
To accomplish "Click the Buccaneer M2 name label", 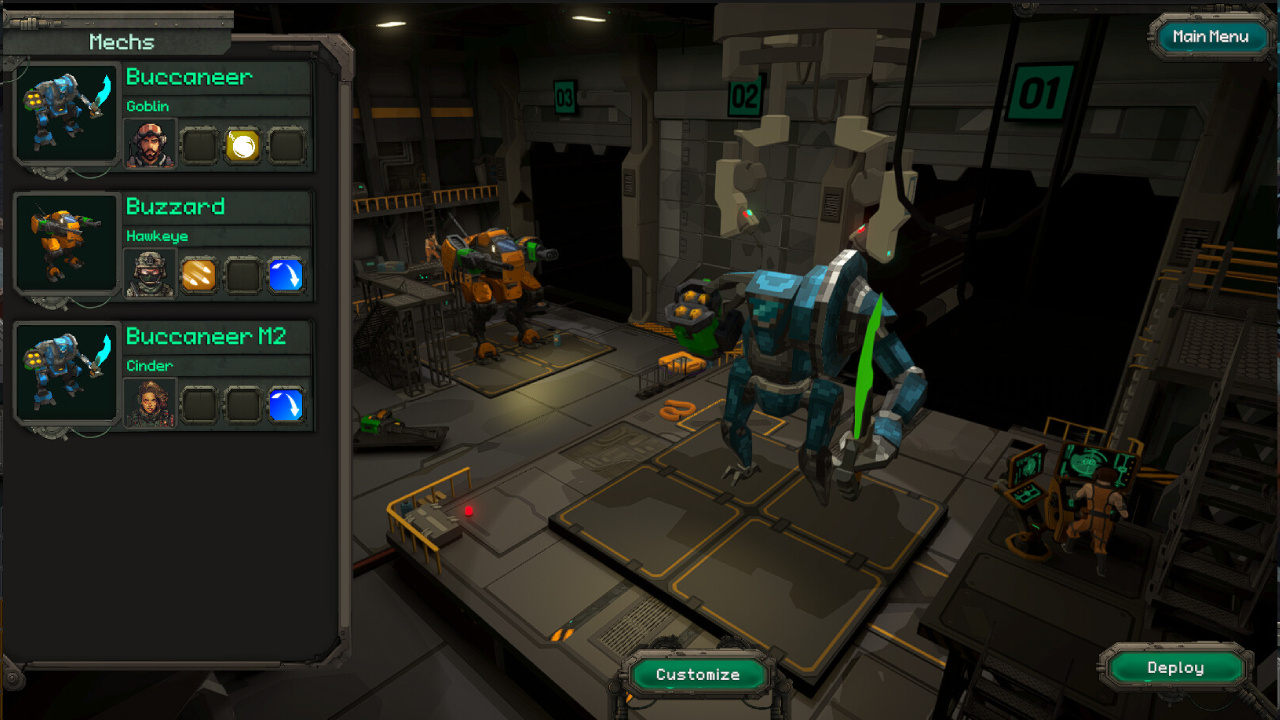I will tap(206, 337).
